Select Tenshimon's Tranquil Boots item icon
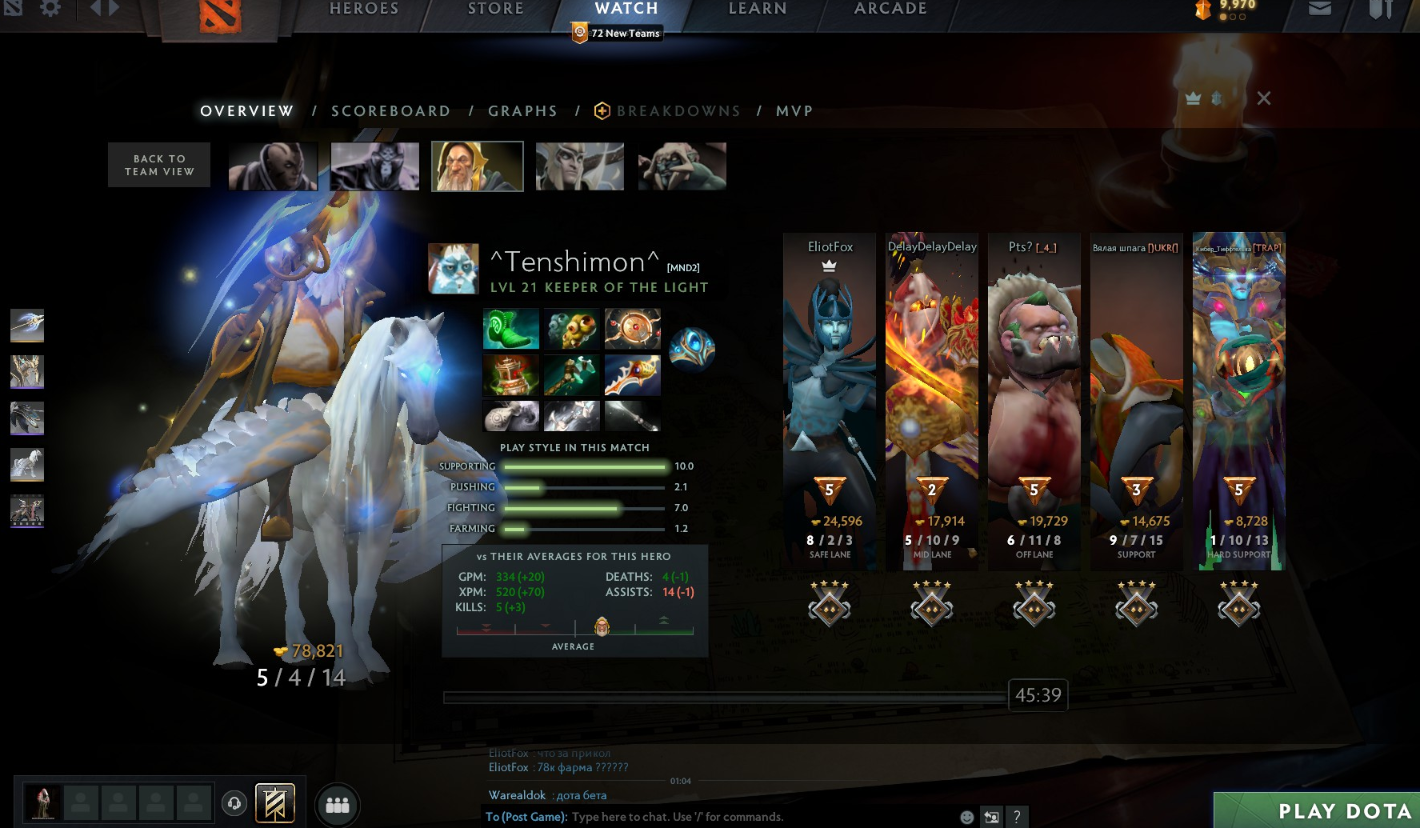This screenshot has height=828, width=1420. (x=510, y=327)
